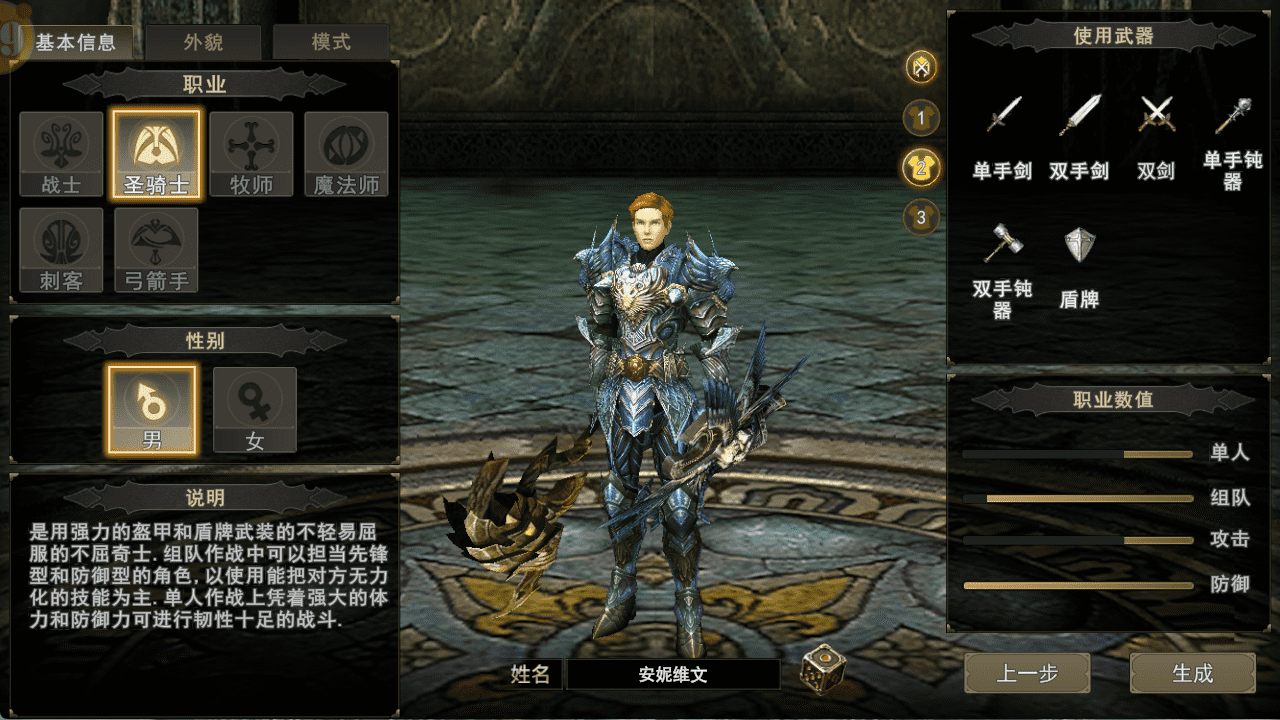This screenshot has height=720, width=1280.
Task: Set gender to 女 female
Action: pos(255,409)
